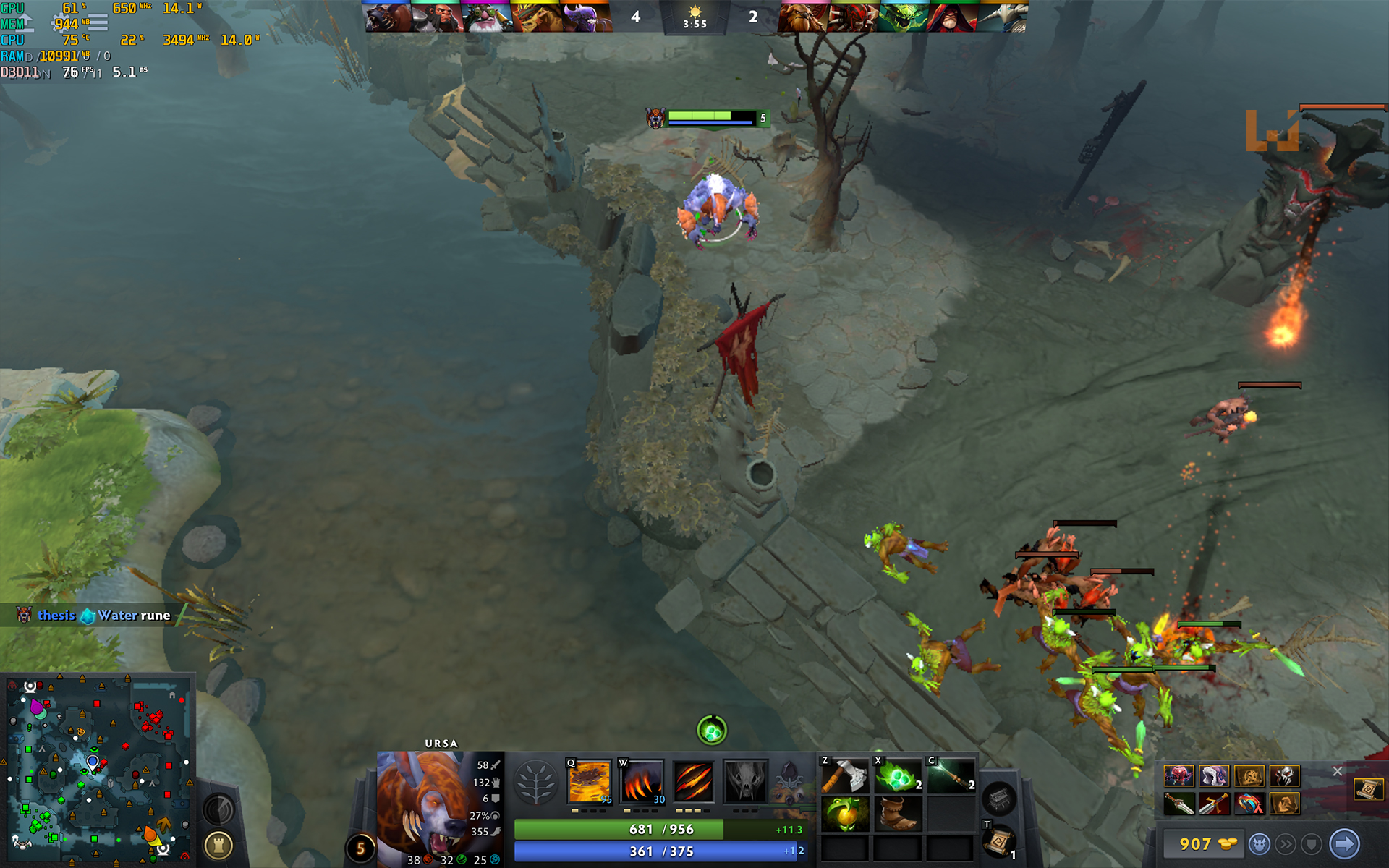
Task: Open the talent tree
Action: click(535, 783)
